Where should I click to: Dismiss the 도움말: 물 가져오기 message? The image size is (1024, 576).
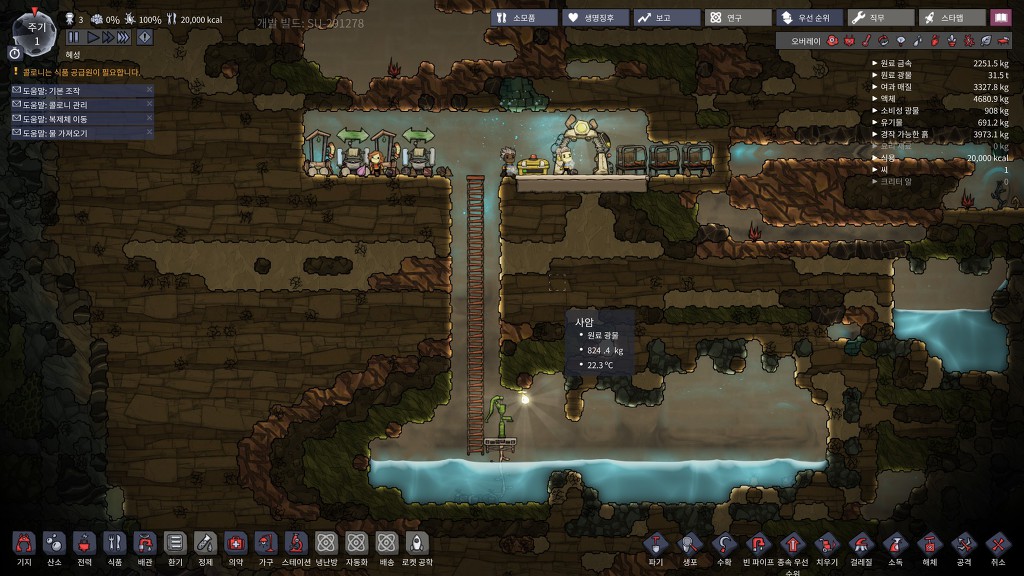coord(149,132)
